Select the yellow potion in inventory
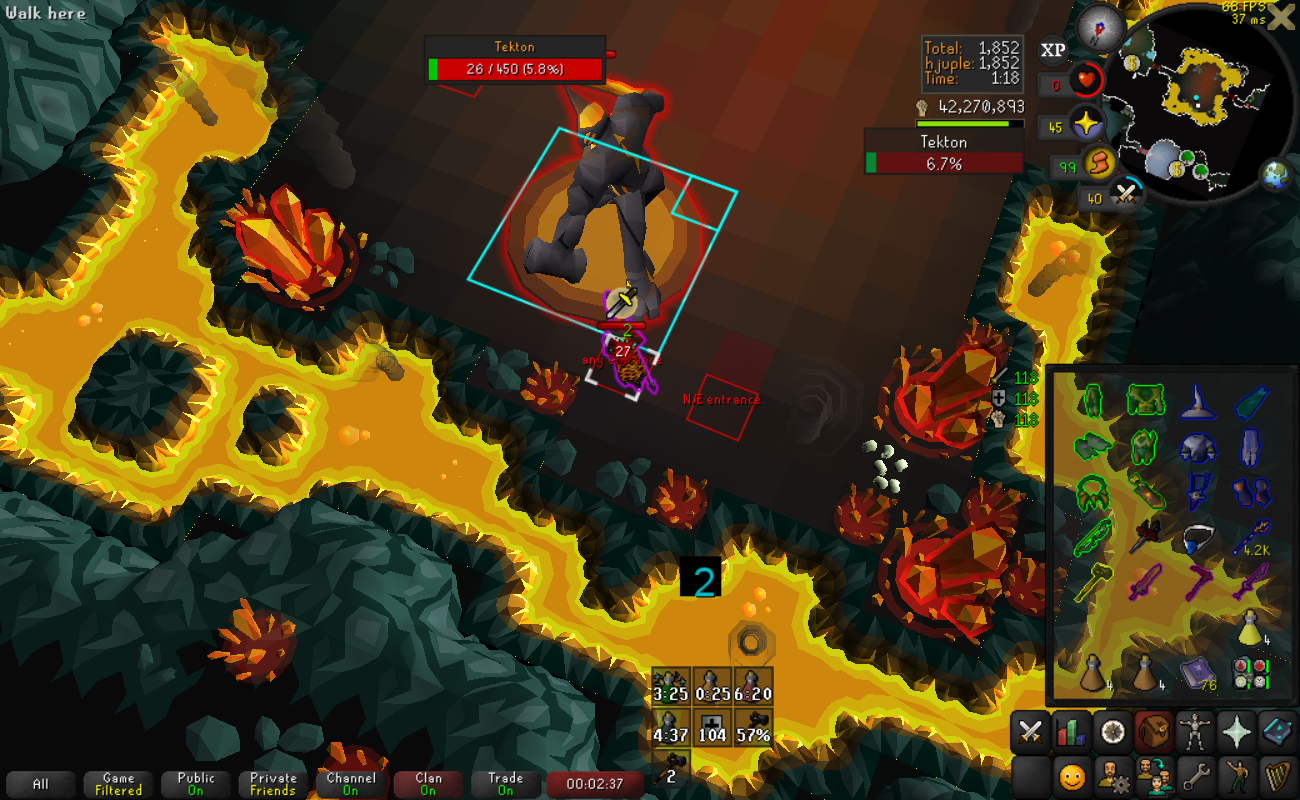1300x800 pixels. pos(1249,627)
